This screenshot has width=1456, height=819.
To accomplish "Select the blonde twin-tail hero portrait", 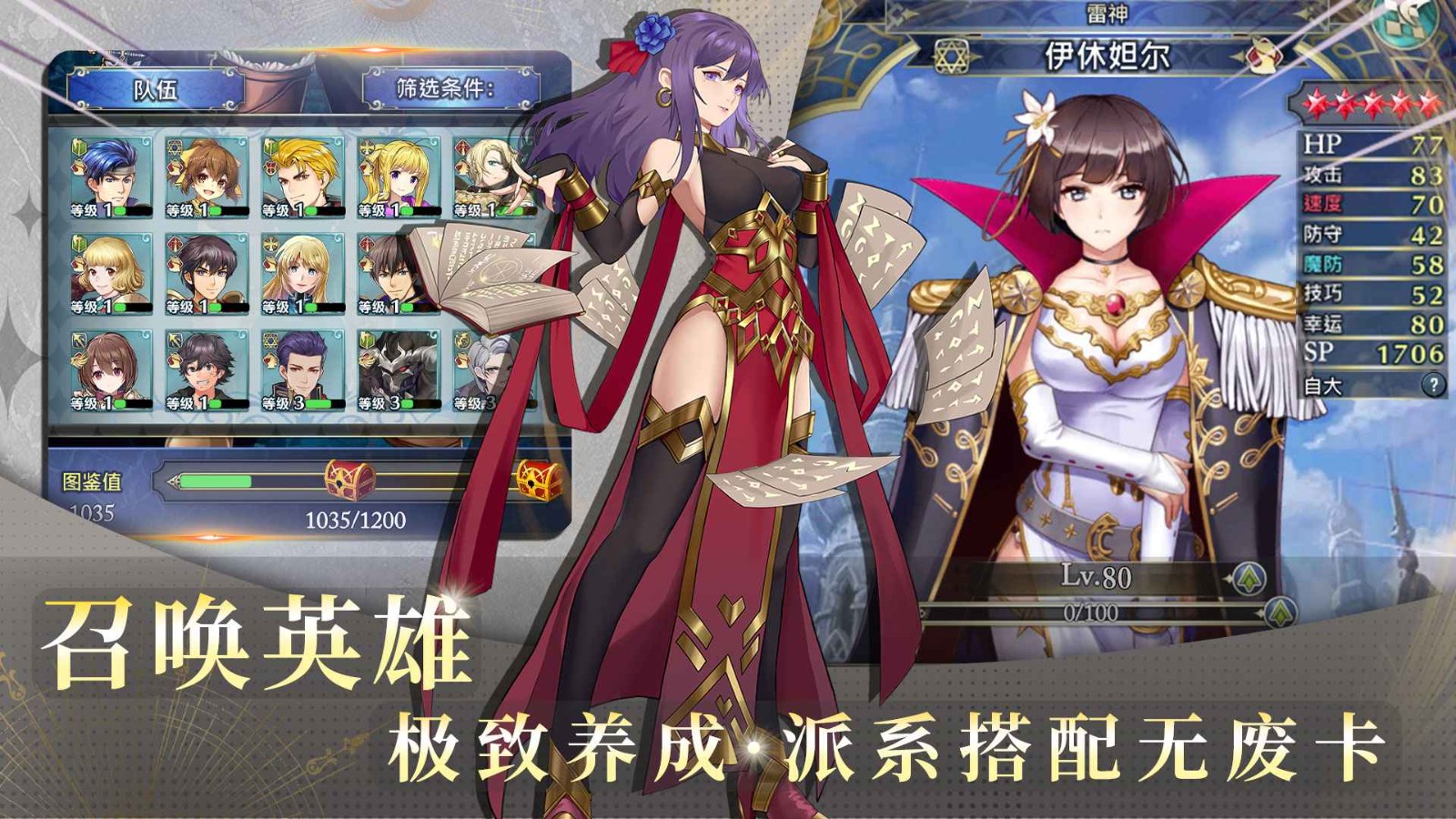I will coord(399,177).
